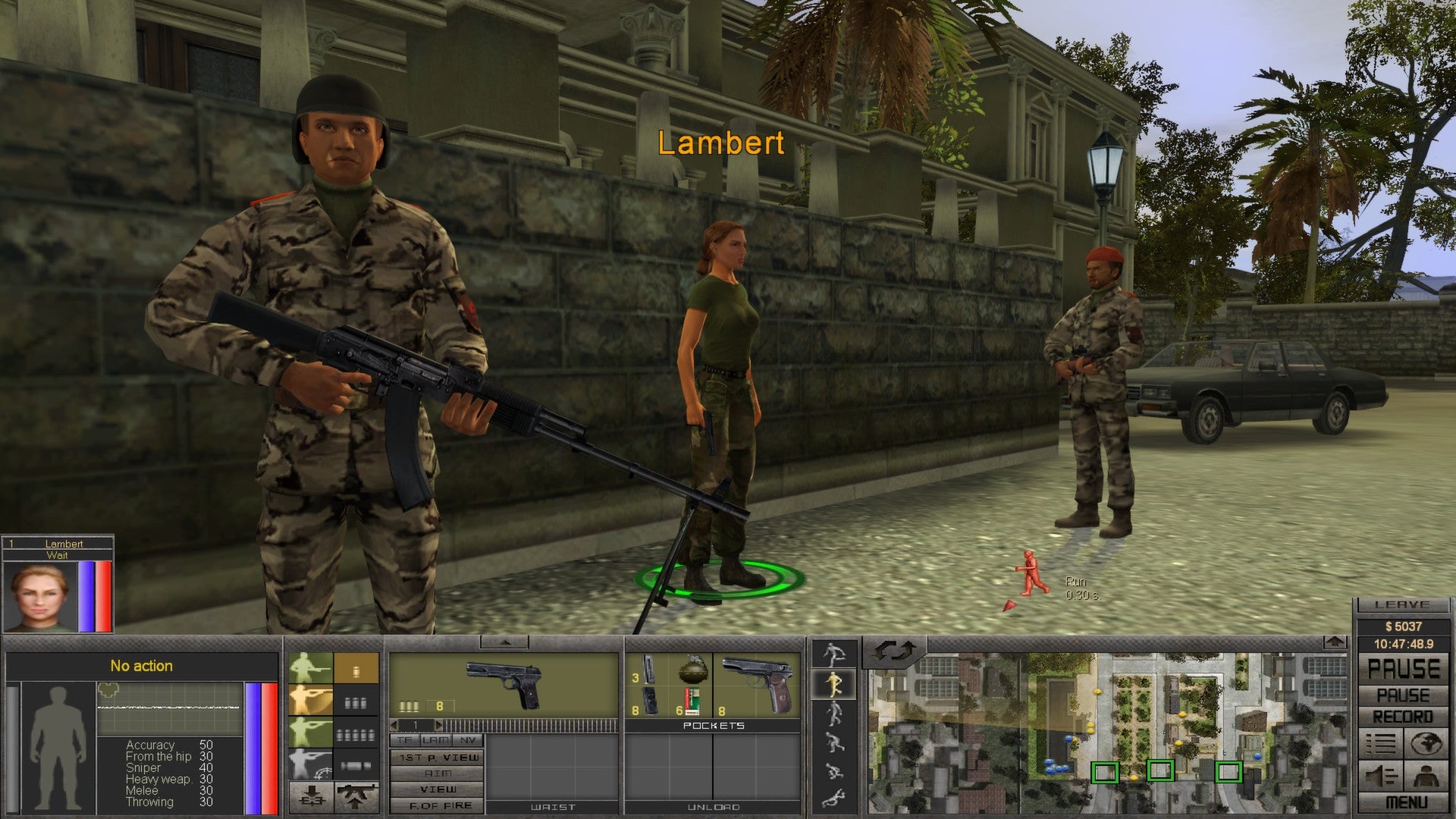Click the drop equipment icon
Screen dimensions: 1456x819
click(x=312, y=798)
